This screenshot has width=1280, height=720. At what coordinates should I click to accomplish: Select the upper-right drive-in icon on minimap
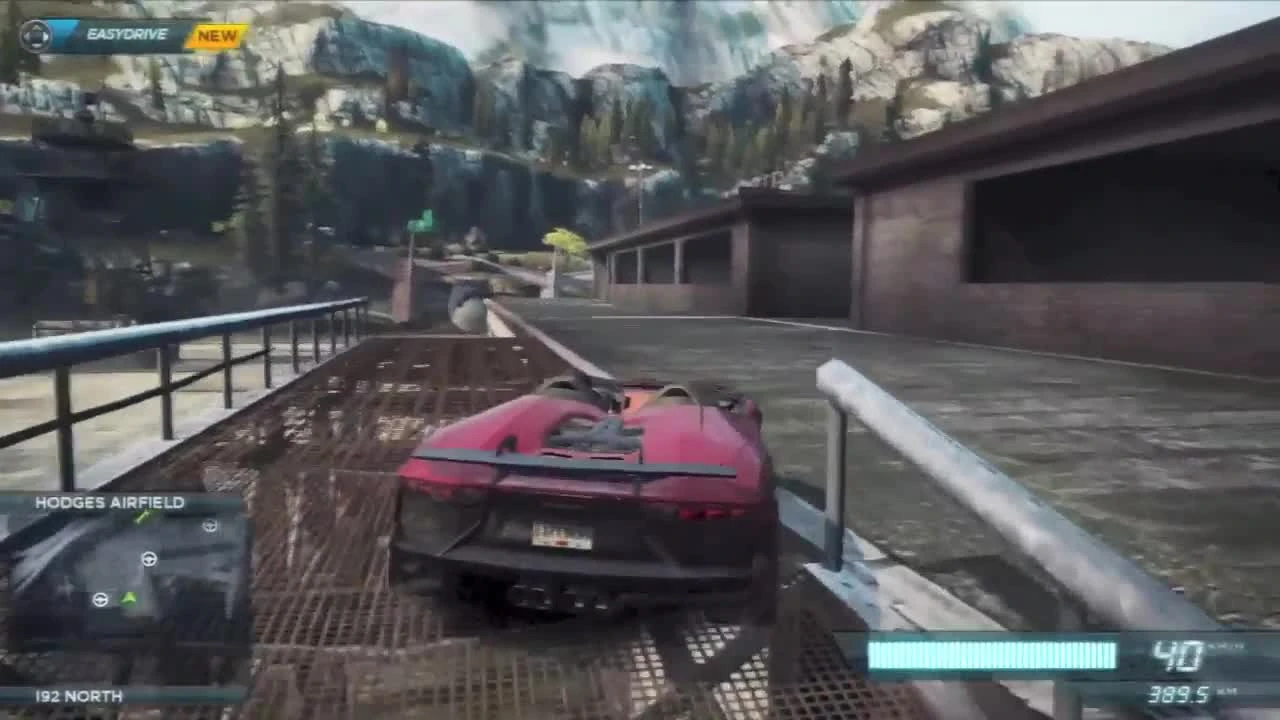[x=207, y=525]
